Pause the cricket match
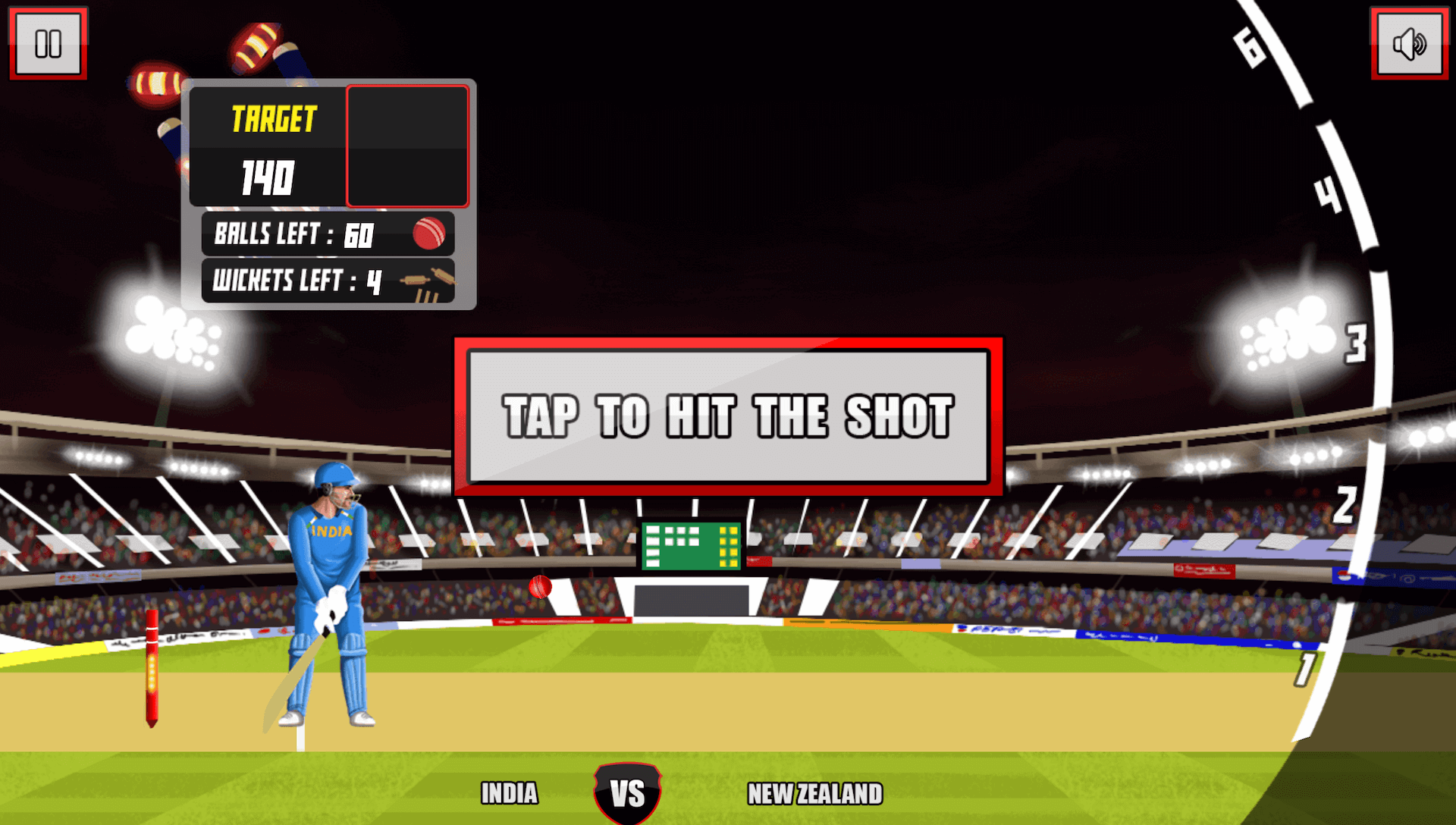 click(48, 43)
